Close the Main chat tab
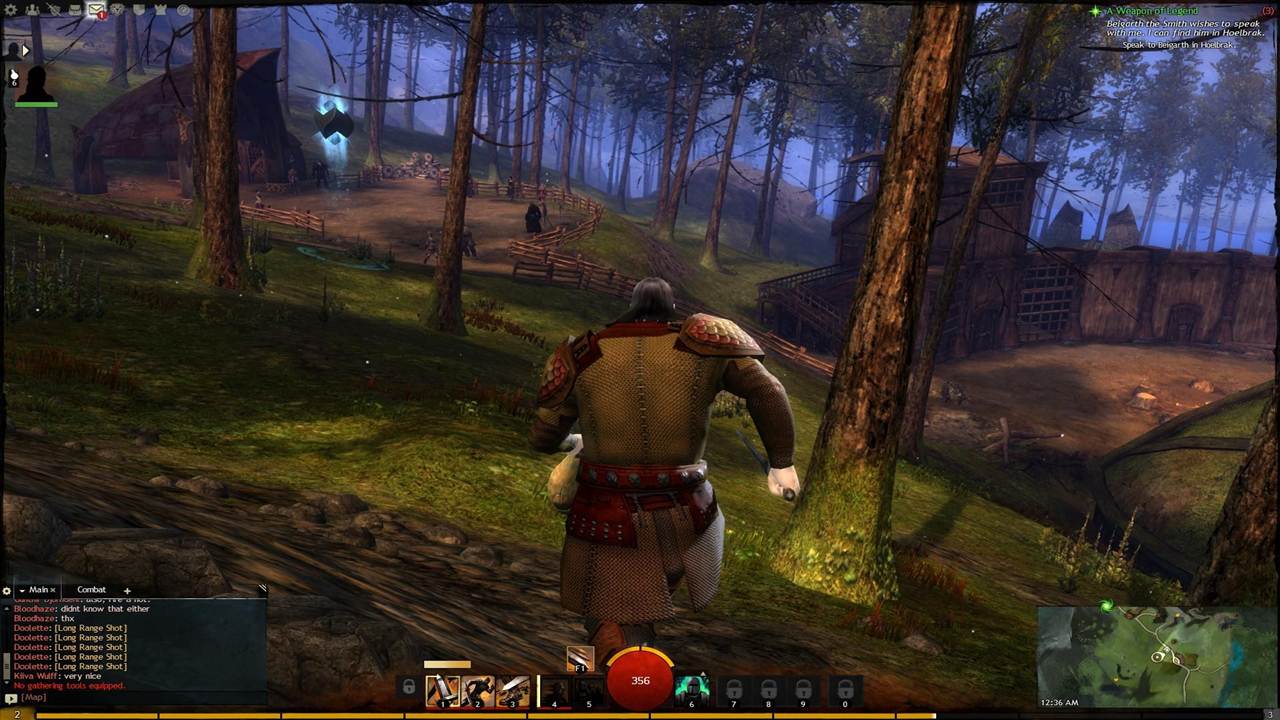Image resolution: width=1280 pixels, height=720 pixels. click(x=53, y=590)
